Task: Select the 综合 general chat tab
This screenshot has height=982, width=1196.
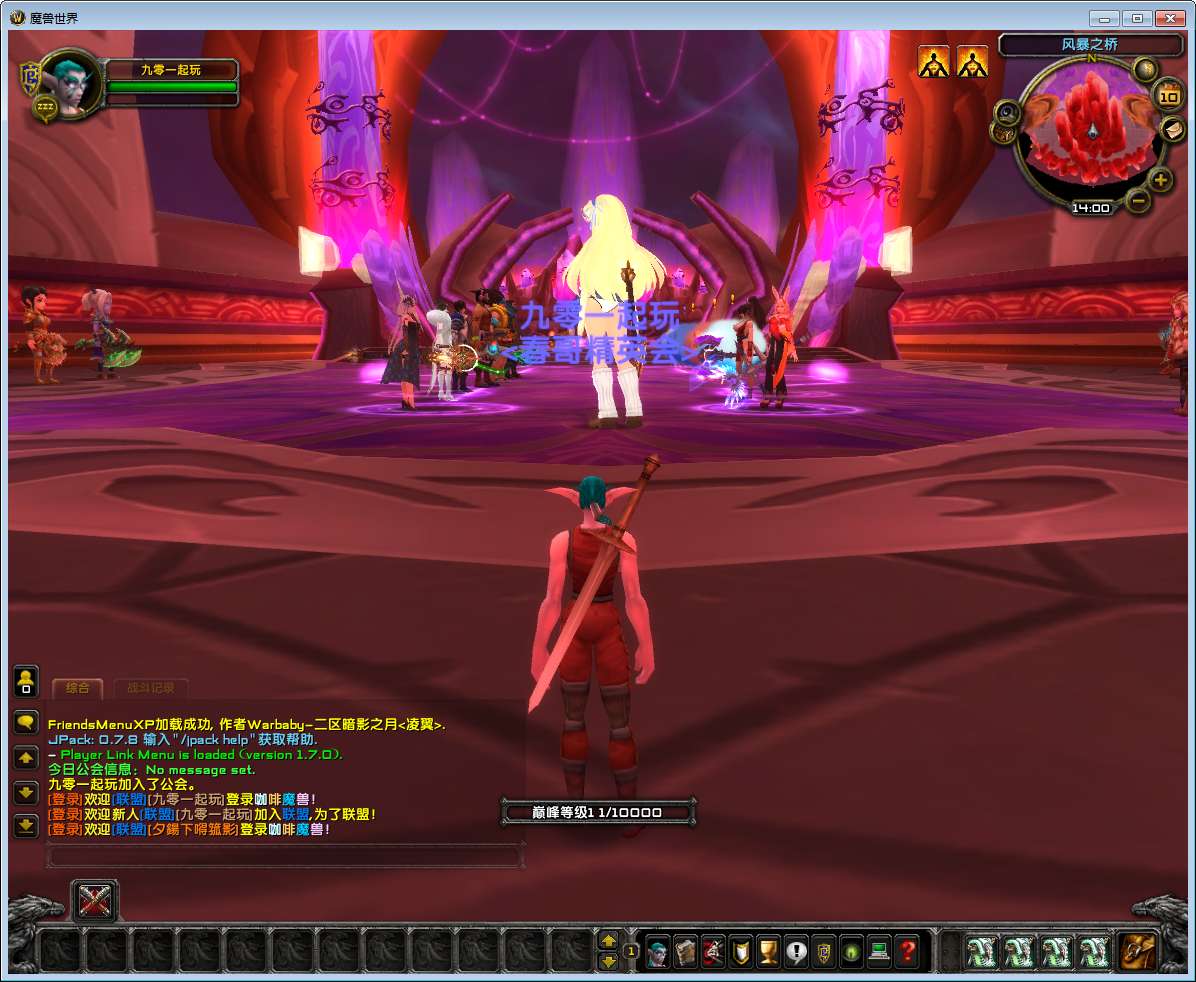Action: pyautogui.click(x=77, y=688)
